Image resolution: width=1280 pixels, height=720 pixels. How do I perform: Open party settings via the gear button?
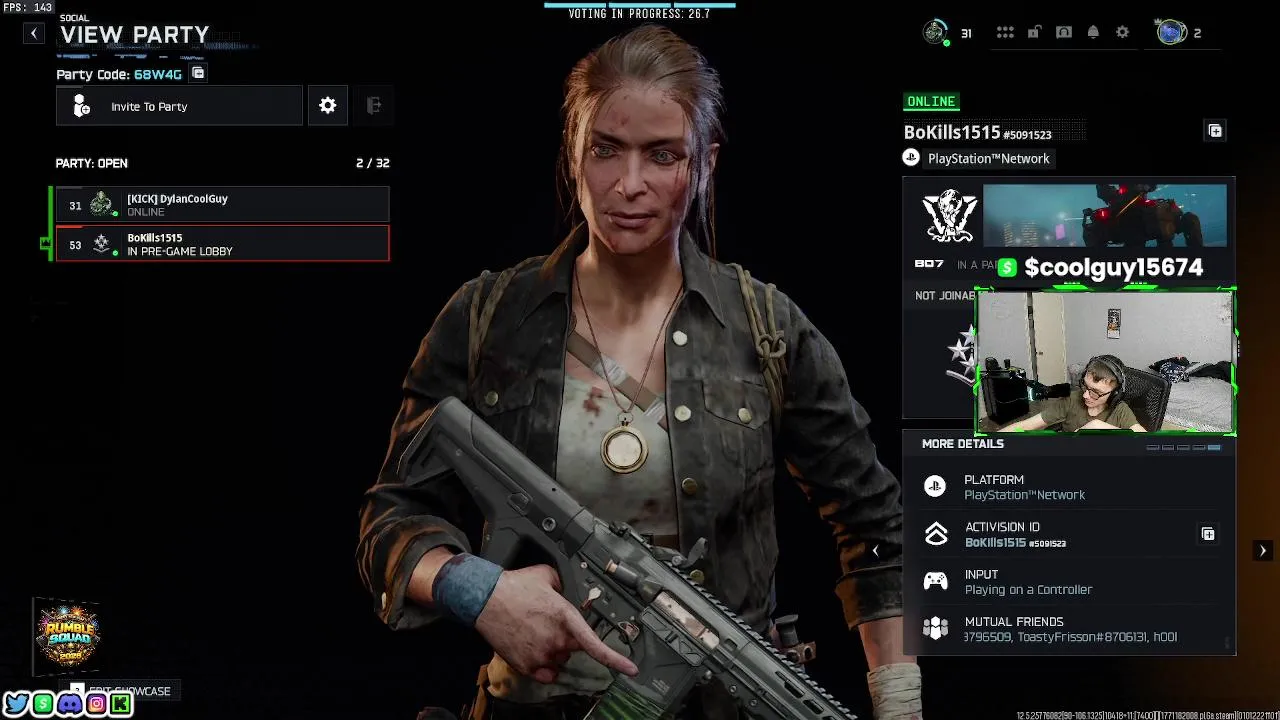point(328,106)
